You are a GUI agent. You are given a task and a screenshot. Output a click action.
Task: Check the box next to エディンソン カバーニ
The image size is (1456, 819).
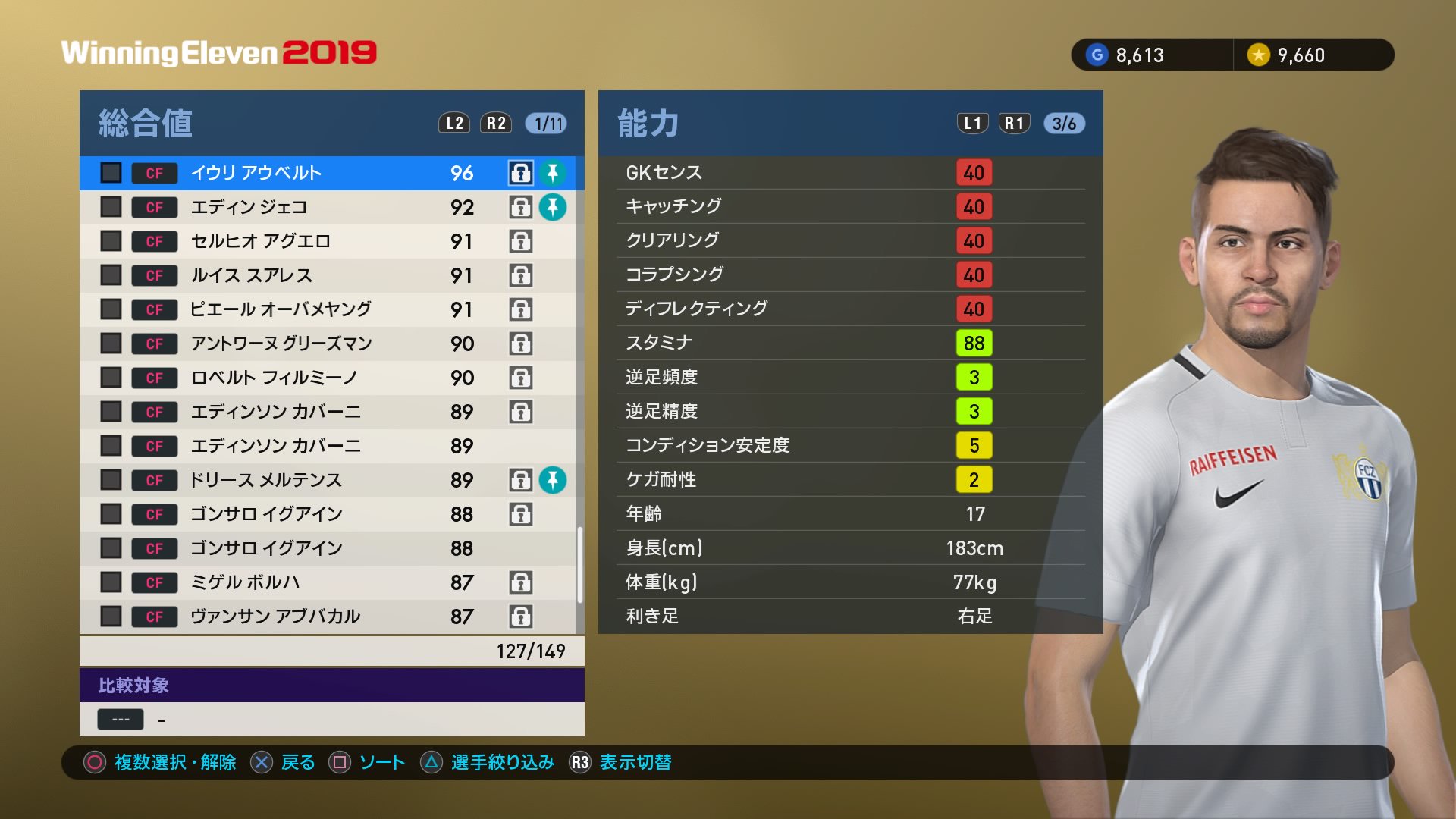pyautogui.click(x=110, y=412)
